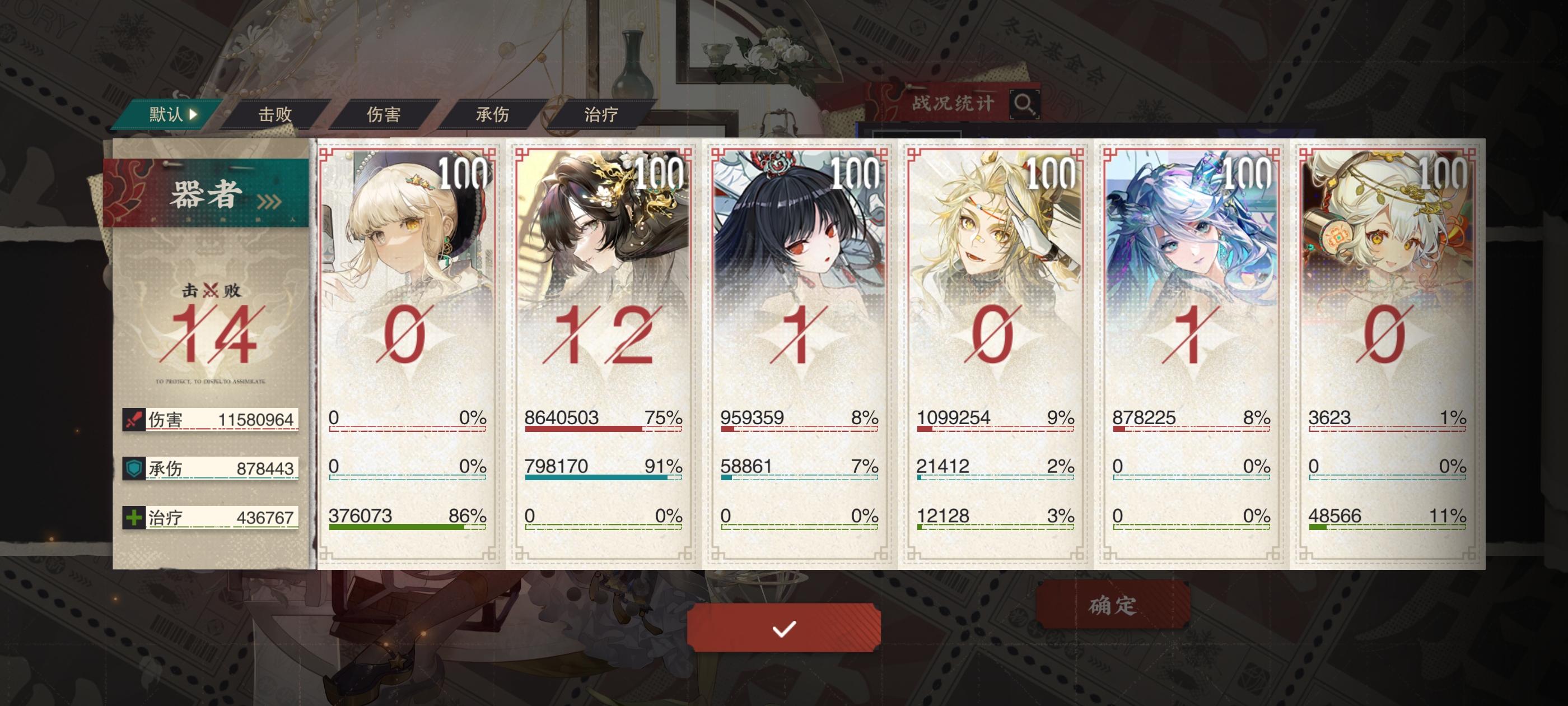
Task: Select the sword 伤害 icon in left panel
Action: tap(134, 420)
